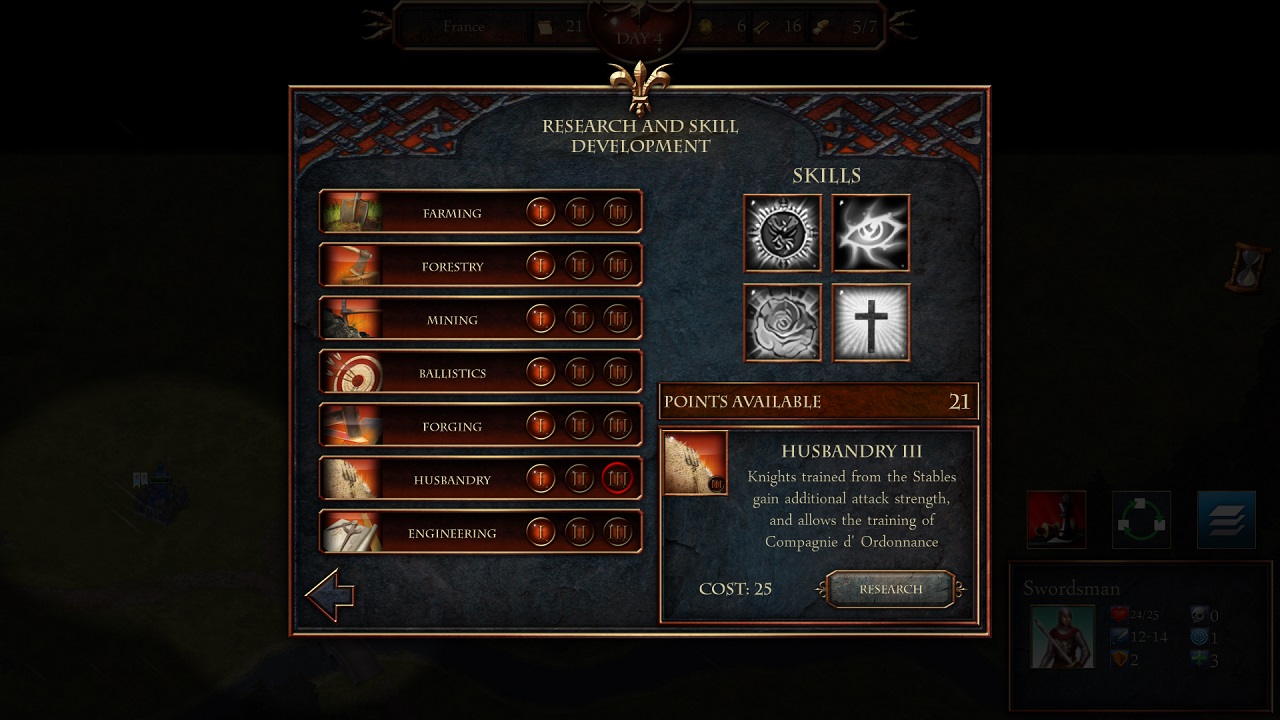The height and width of the screenshot is (720, 1280).
Task: Open the blue layers icon
Action: coord(1226,519)
